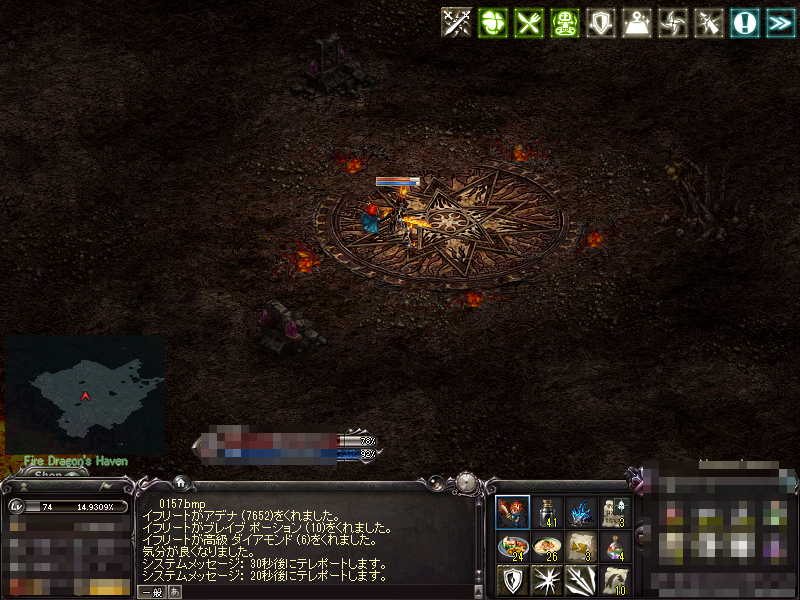Screen dimensions: 800x600
Task: Use the glass bottle with 41 count
Action: (546, 512)
